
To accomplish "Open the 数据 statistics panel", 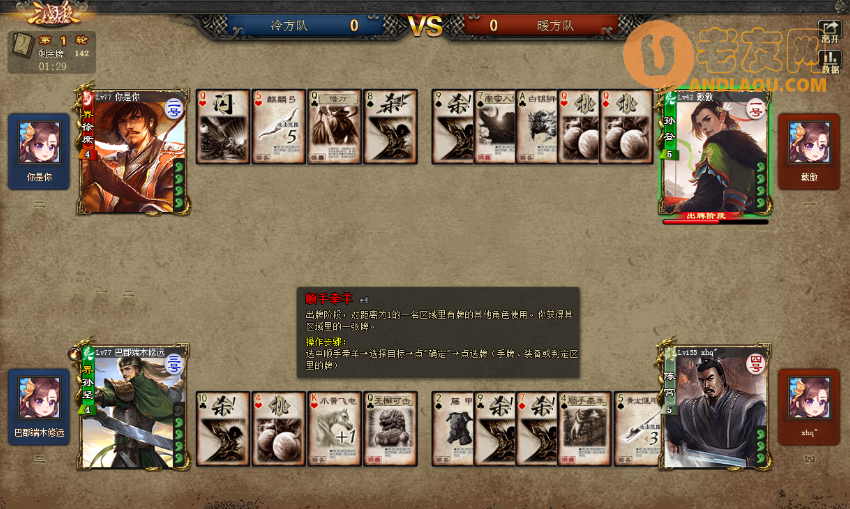I will (x=830, y=62).
